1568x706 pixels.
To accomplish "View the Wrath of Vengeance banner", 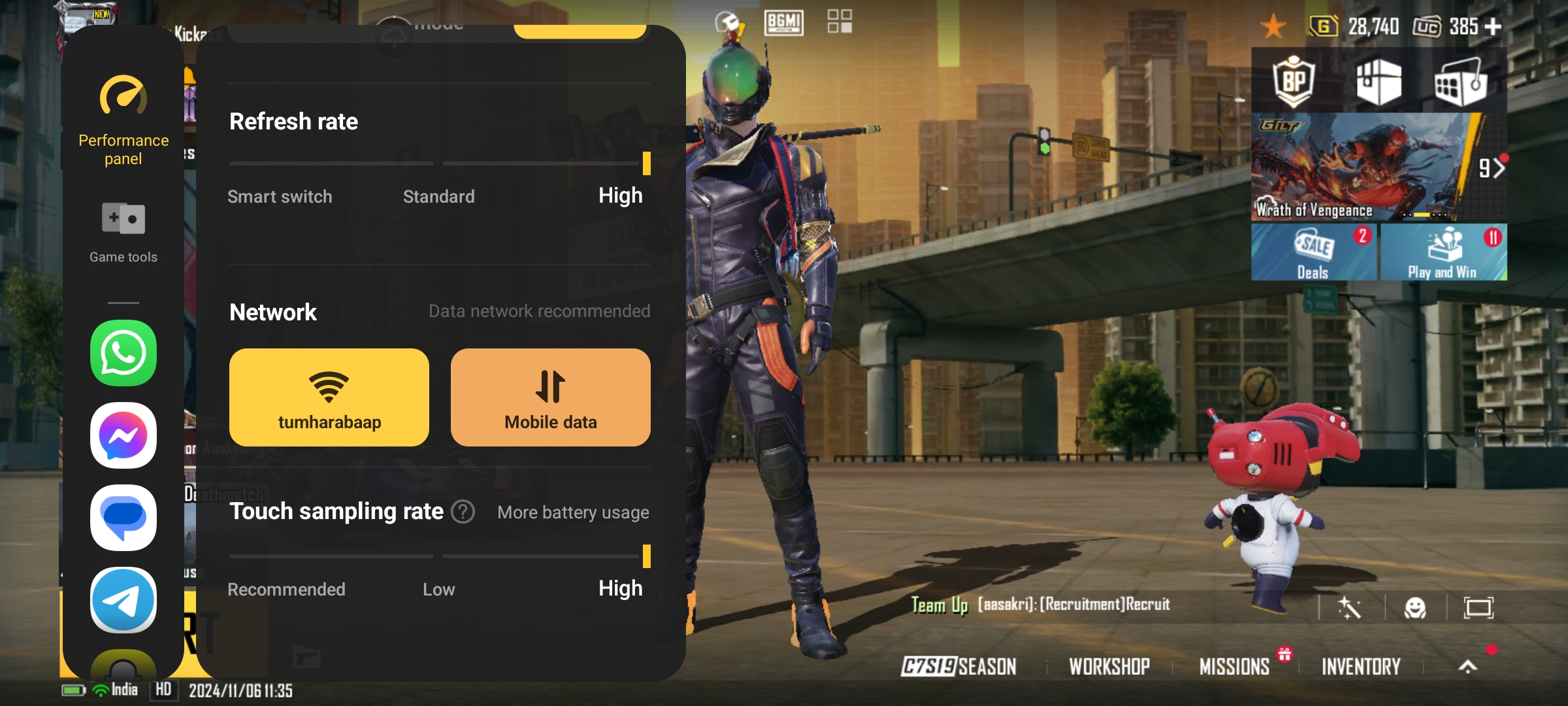I will pyautogui.click(x=1365, y=167).
